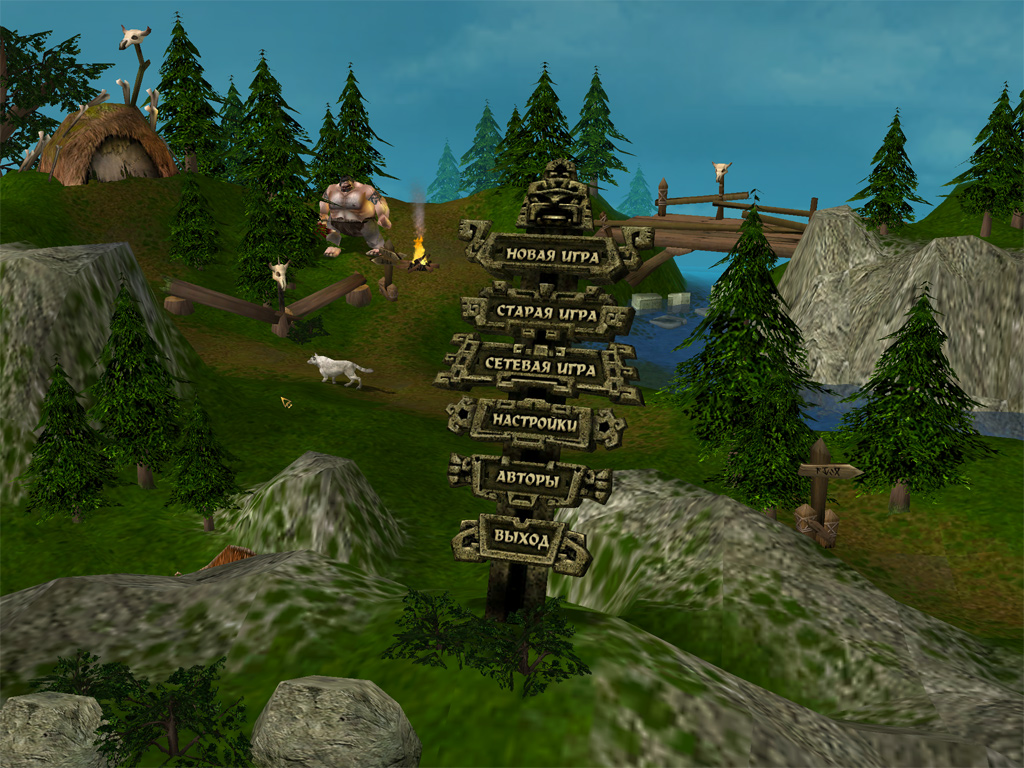Select Сетевая игра multiplayer option
The image size is (1024, 768).
tap(540, 368)
